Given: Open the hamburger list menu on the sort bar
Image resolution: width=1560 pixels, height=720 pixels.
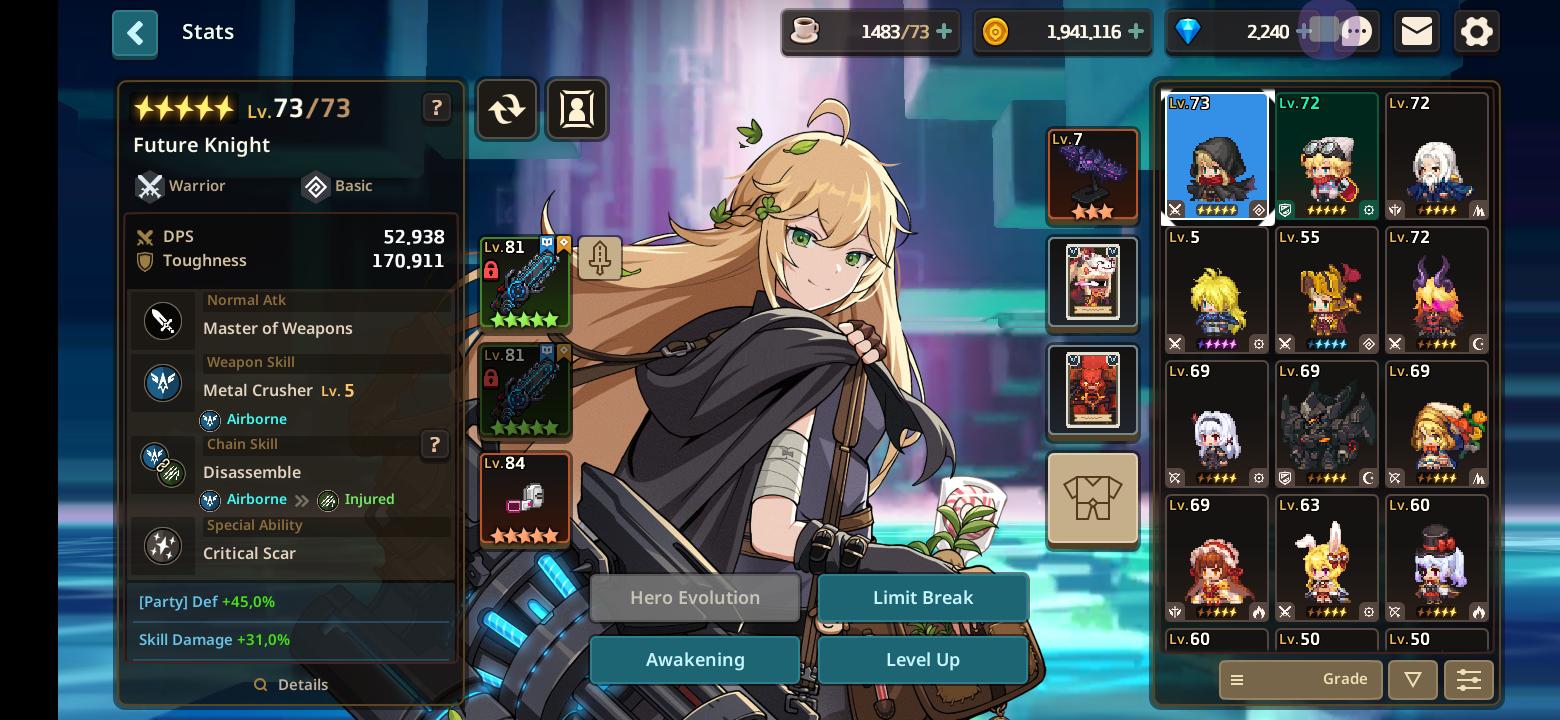Looking at the screenshot, I should pos(1237,679).
